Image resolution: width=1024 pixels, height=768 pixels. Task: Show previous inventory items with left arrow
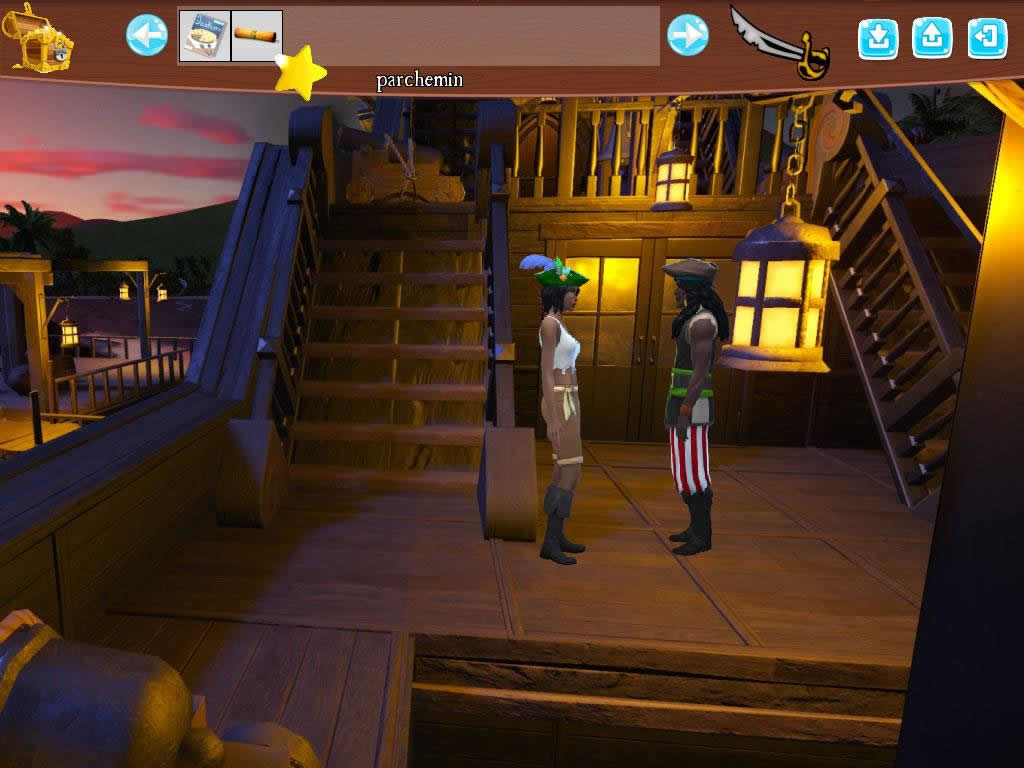click(147, 36)
